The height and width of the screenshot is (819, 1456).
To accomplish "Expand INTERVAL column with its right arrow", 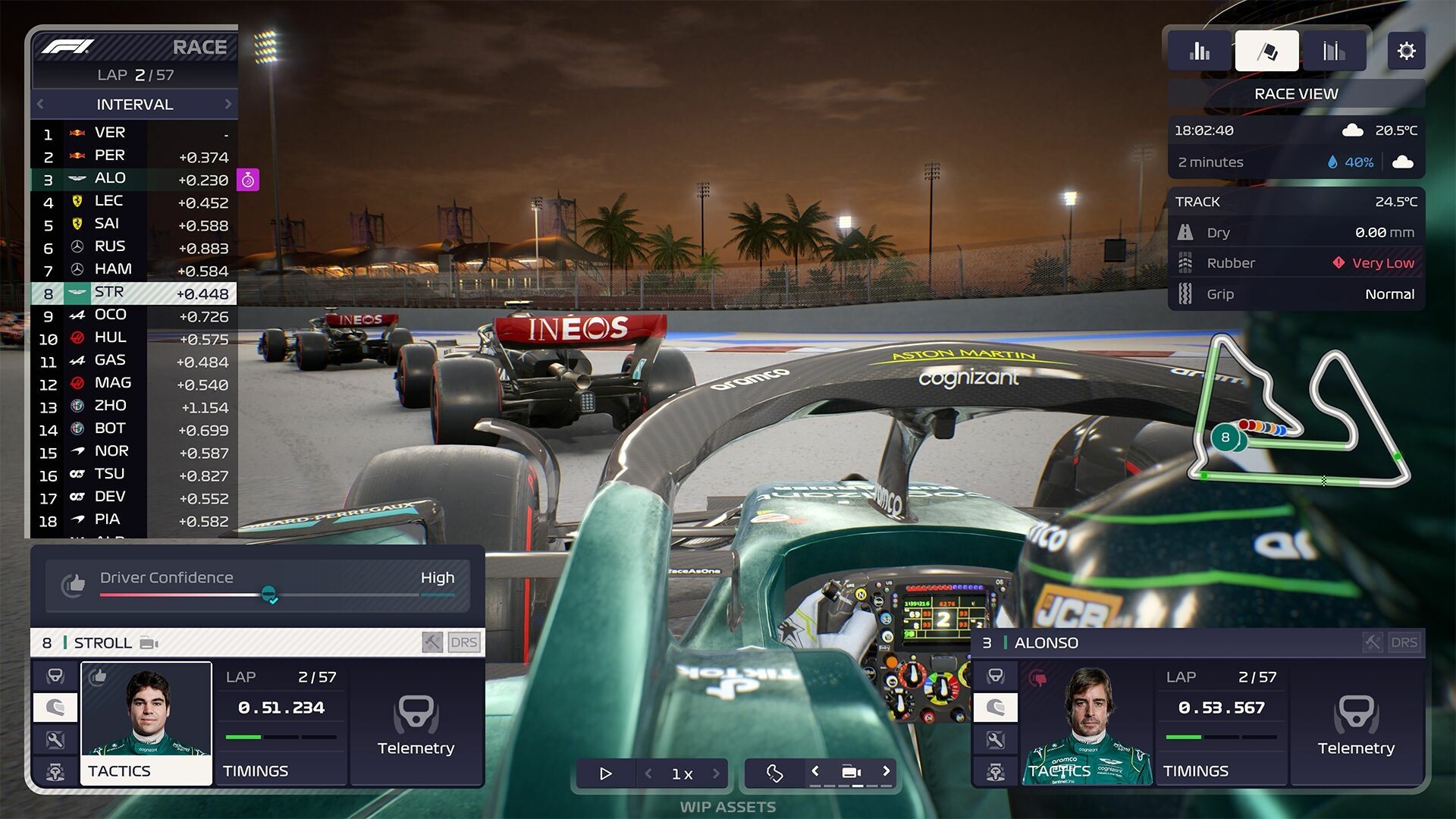I will (x=229, y=104).
